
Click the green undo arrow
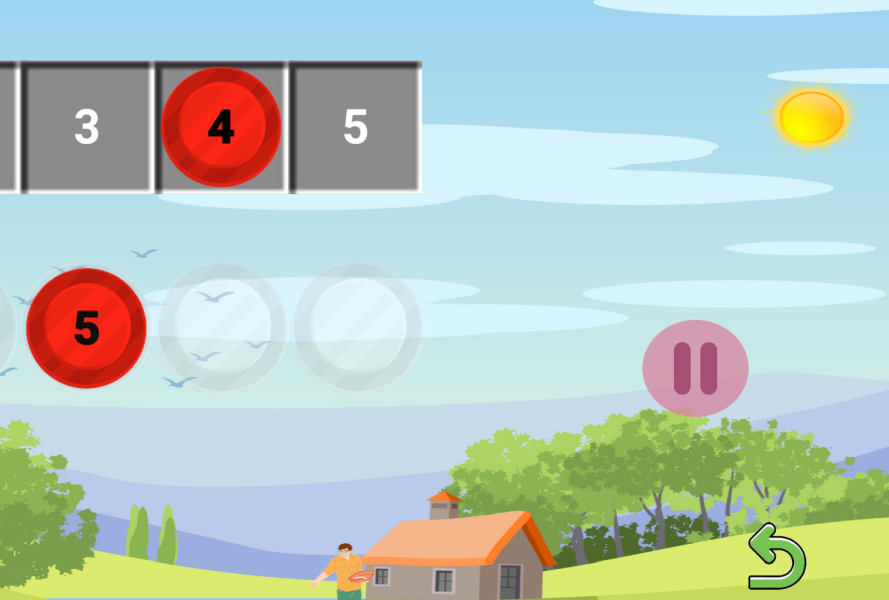tap(776, 557)
